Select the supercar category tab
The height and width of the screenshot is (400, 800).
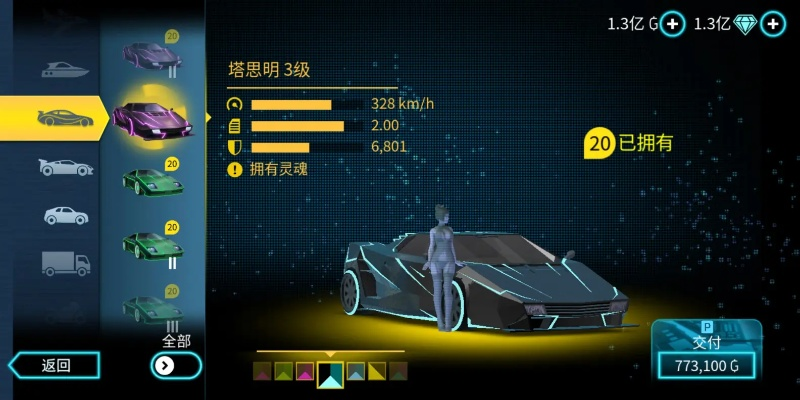coord(60,118)
